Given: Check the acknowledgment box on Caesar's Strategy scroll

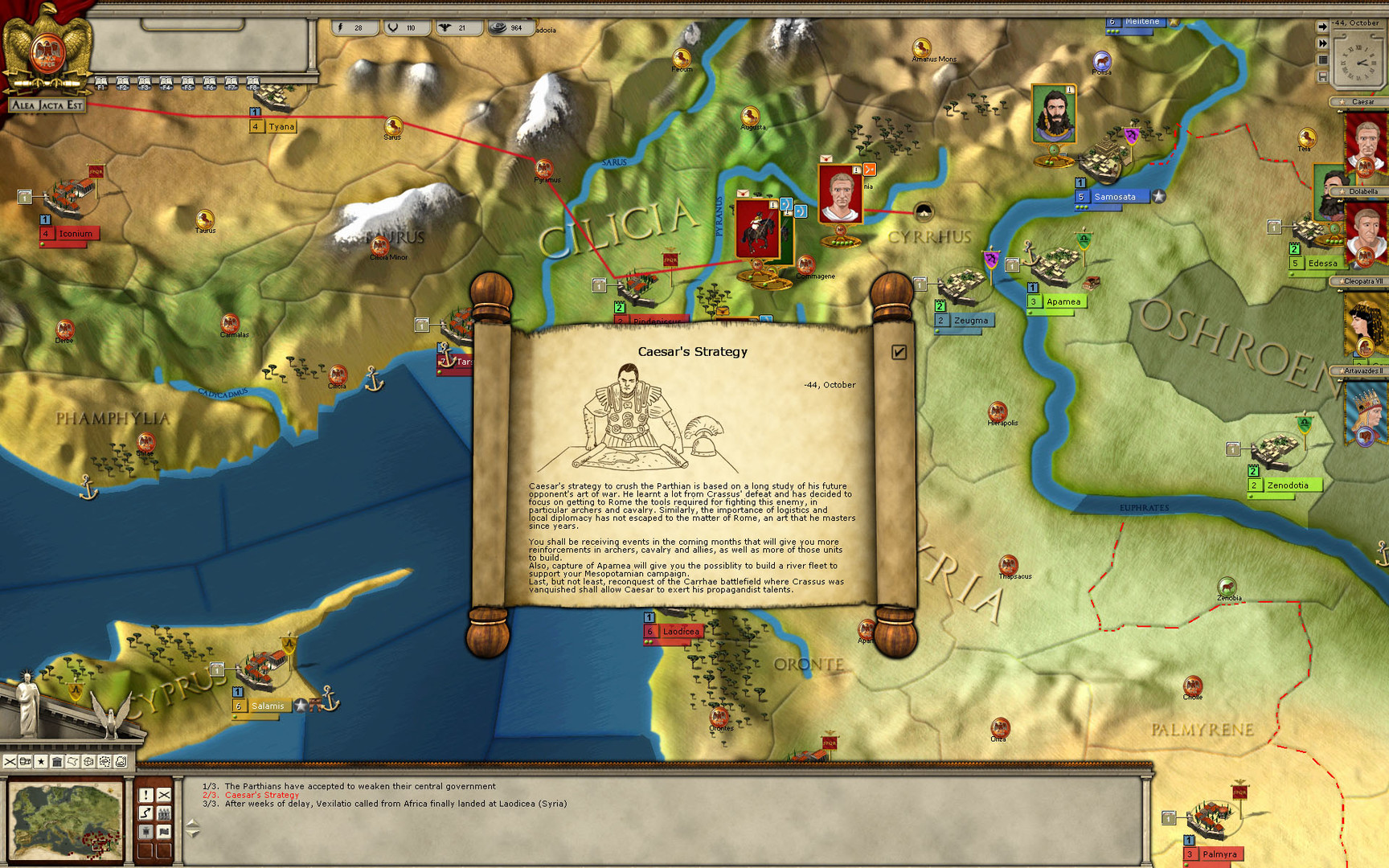Looking at the screenshot, I should pyautogui.click(x=899, y=350).
